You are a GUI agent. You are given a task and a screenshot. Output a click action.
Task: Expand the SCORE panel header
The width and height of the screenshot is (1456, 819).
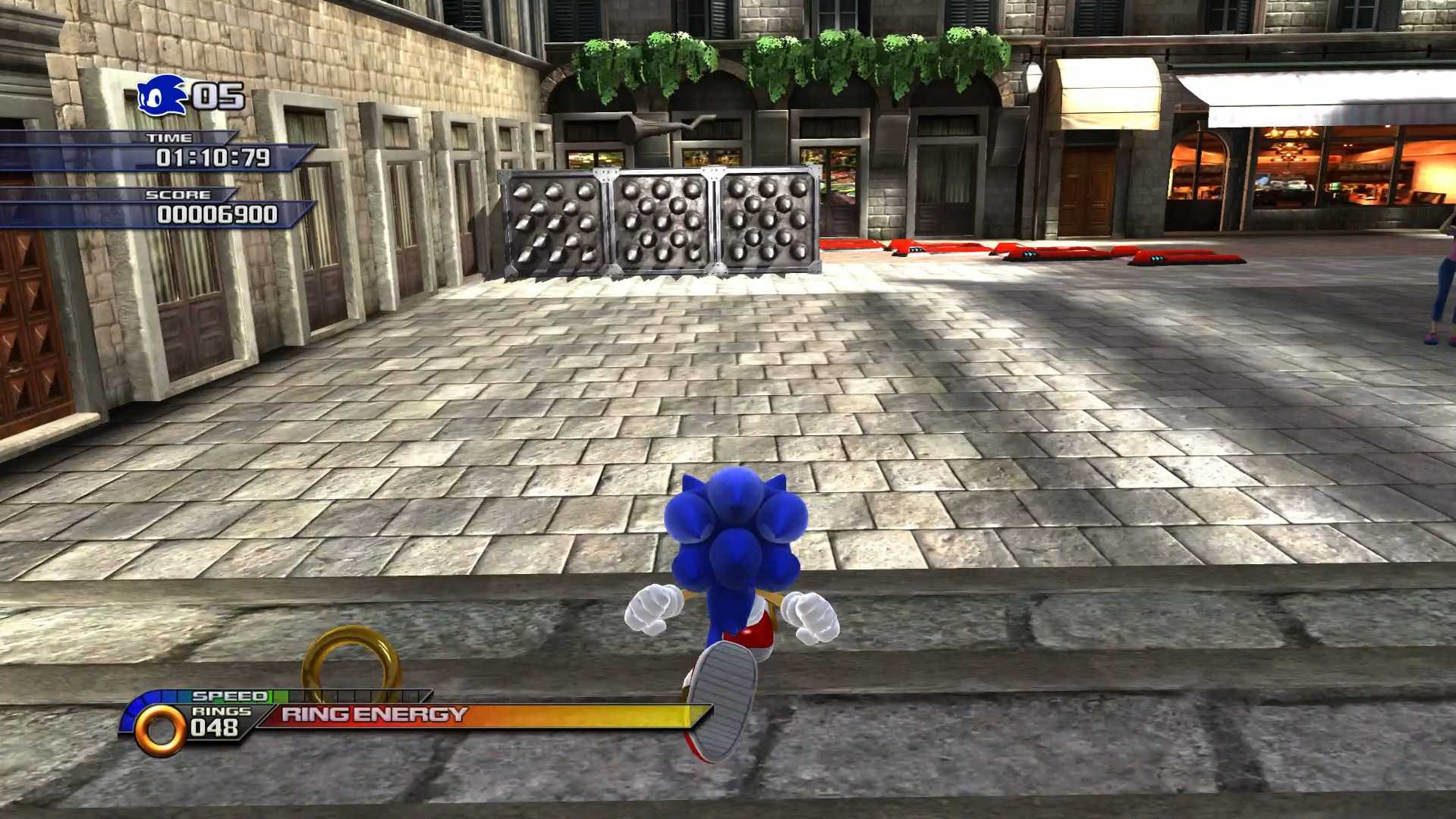(x=179, y=194)
